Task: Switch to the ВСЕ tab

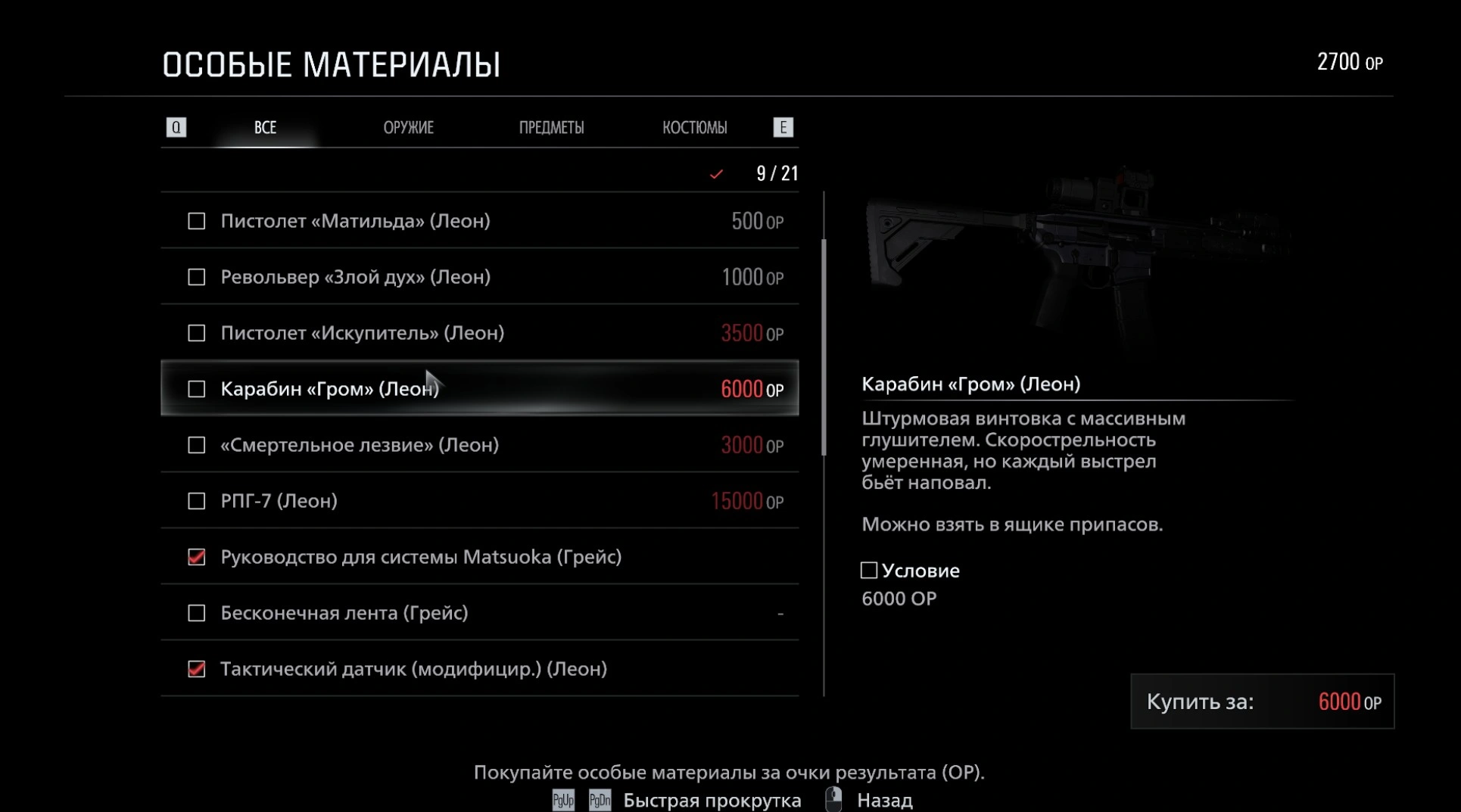Action: [x=265, y=127]
